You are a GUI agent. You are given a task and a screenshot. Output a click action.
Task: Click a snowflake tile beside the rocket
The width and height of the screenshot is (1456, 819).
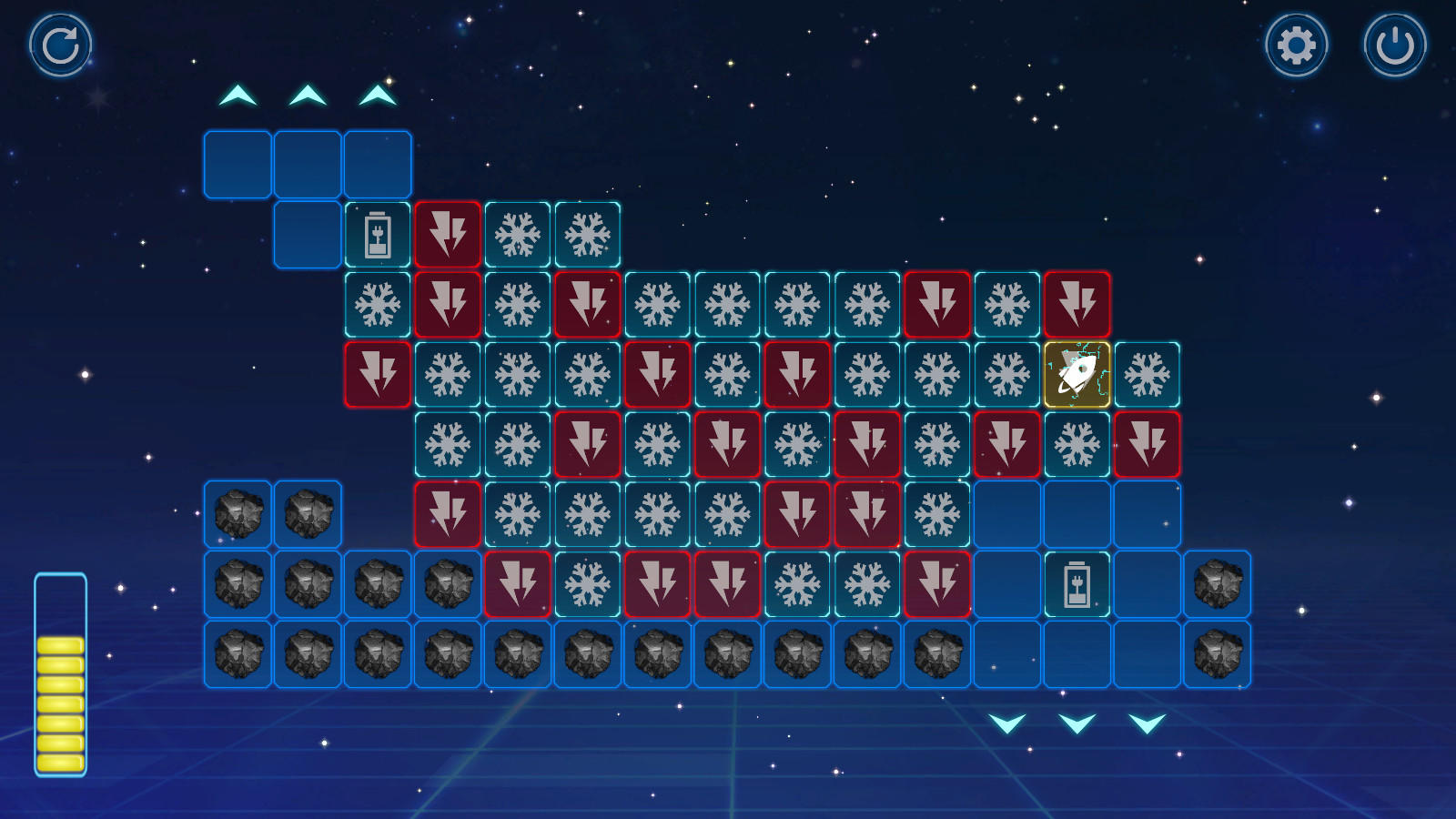pos(1148,373)
